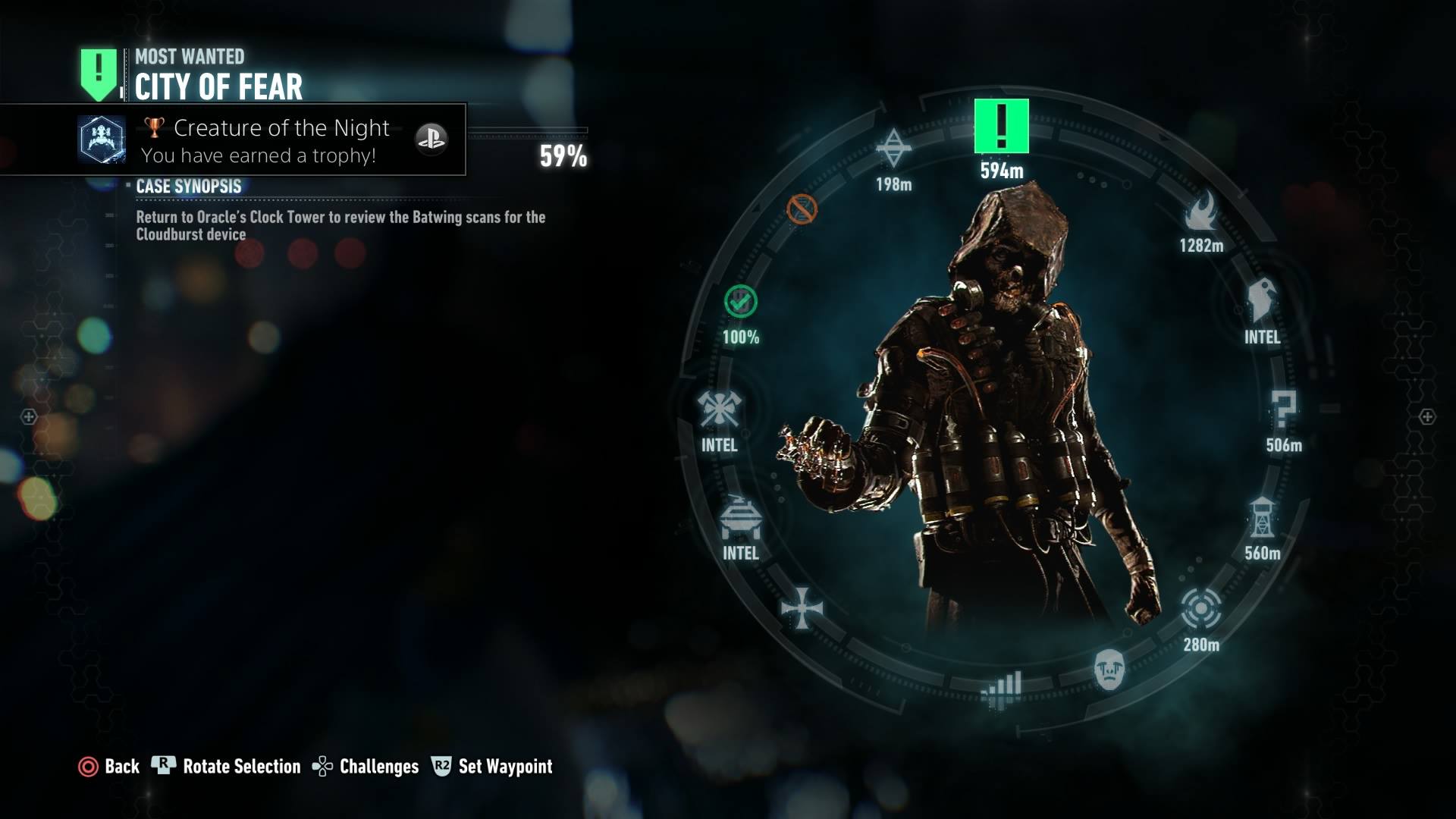Select the bird-head INTEL mission icon
This screenshot has height=819, width=1456.
point(1262,300)
